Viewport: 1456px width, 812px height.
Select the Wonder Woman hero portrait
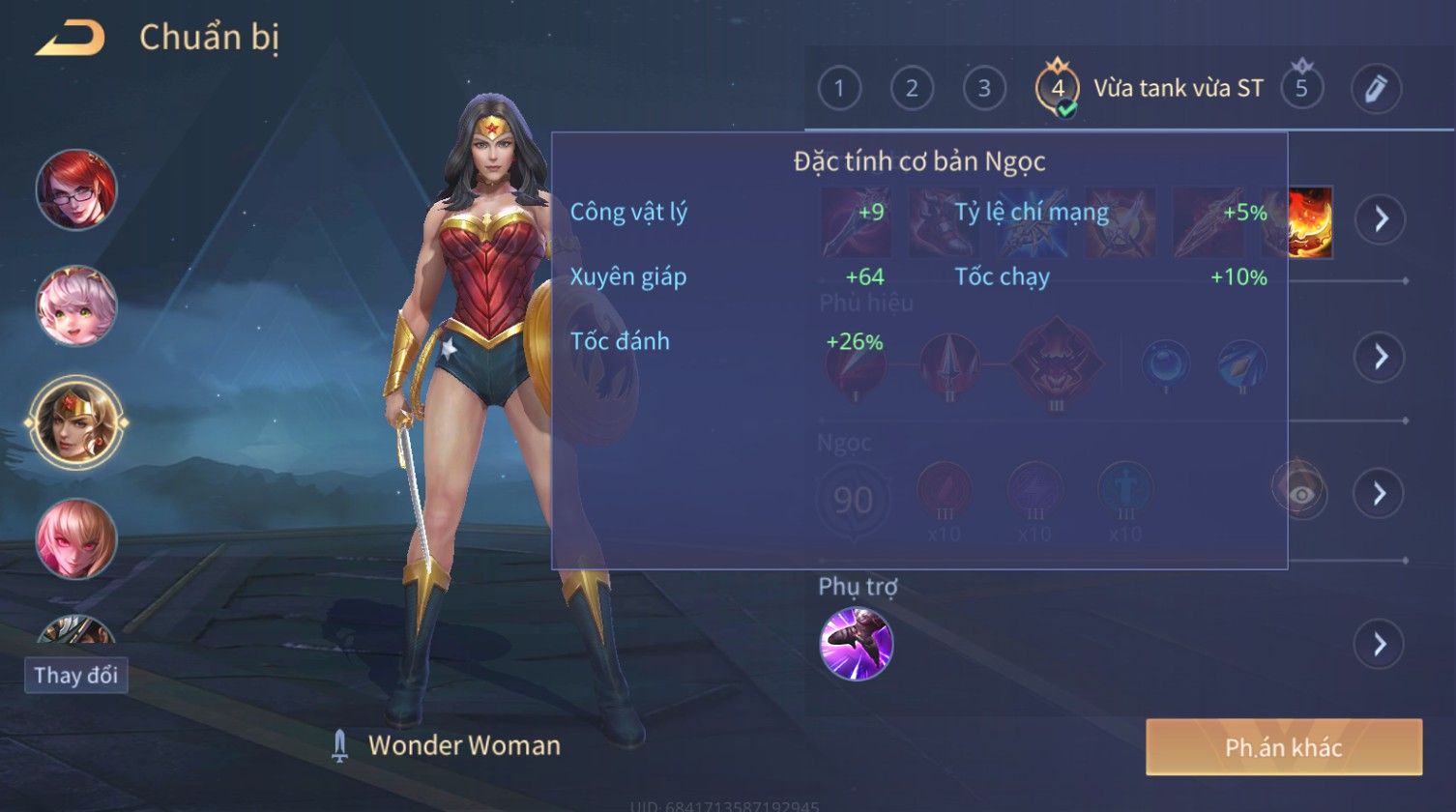(76, 422)
